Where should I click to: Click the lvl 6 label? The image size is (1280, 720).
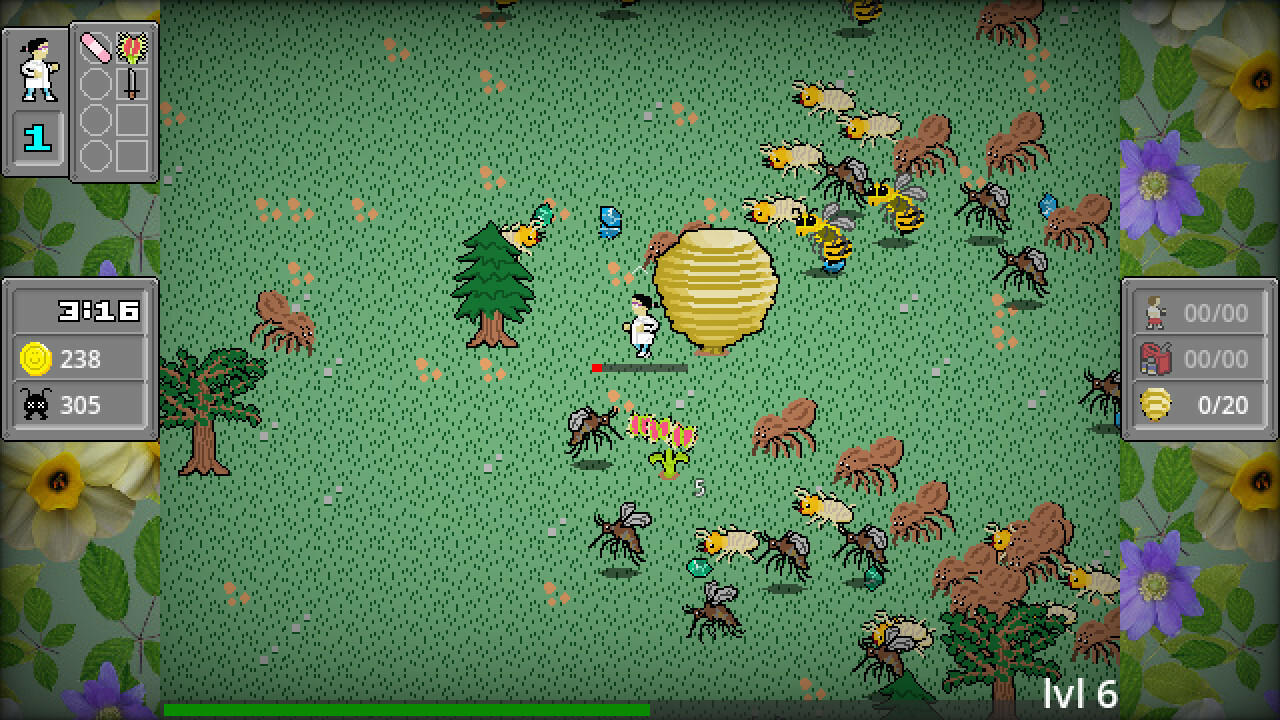(x=1082, y=694)
